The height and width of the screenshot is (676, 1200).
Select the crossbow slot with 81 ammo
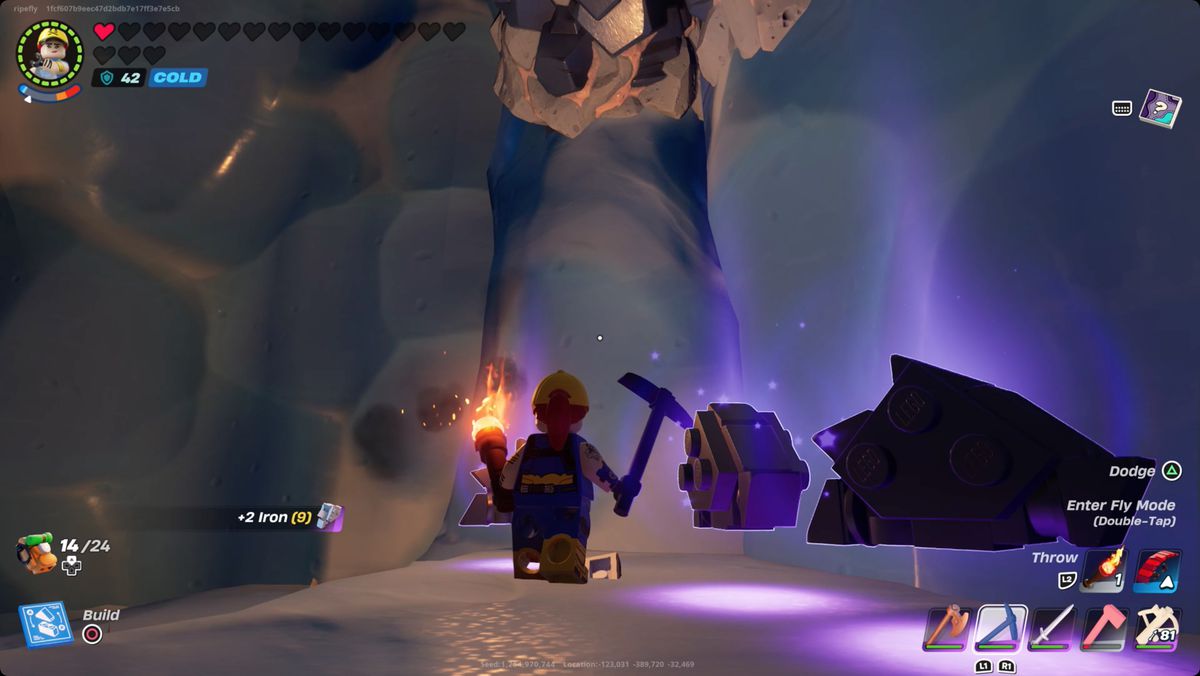pos(1157,628)
